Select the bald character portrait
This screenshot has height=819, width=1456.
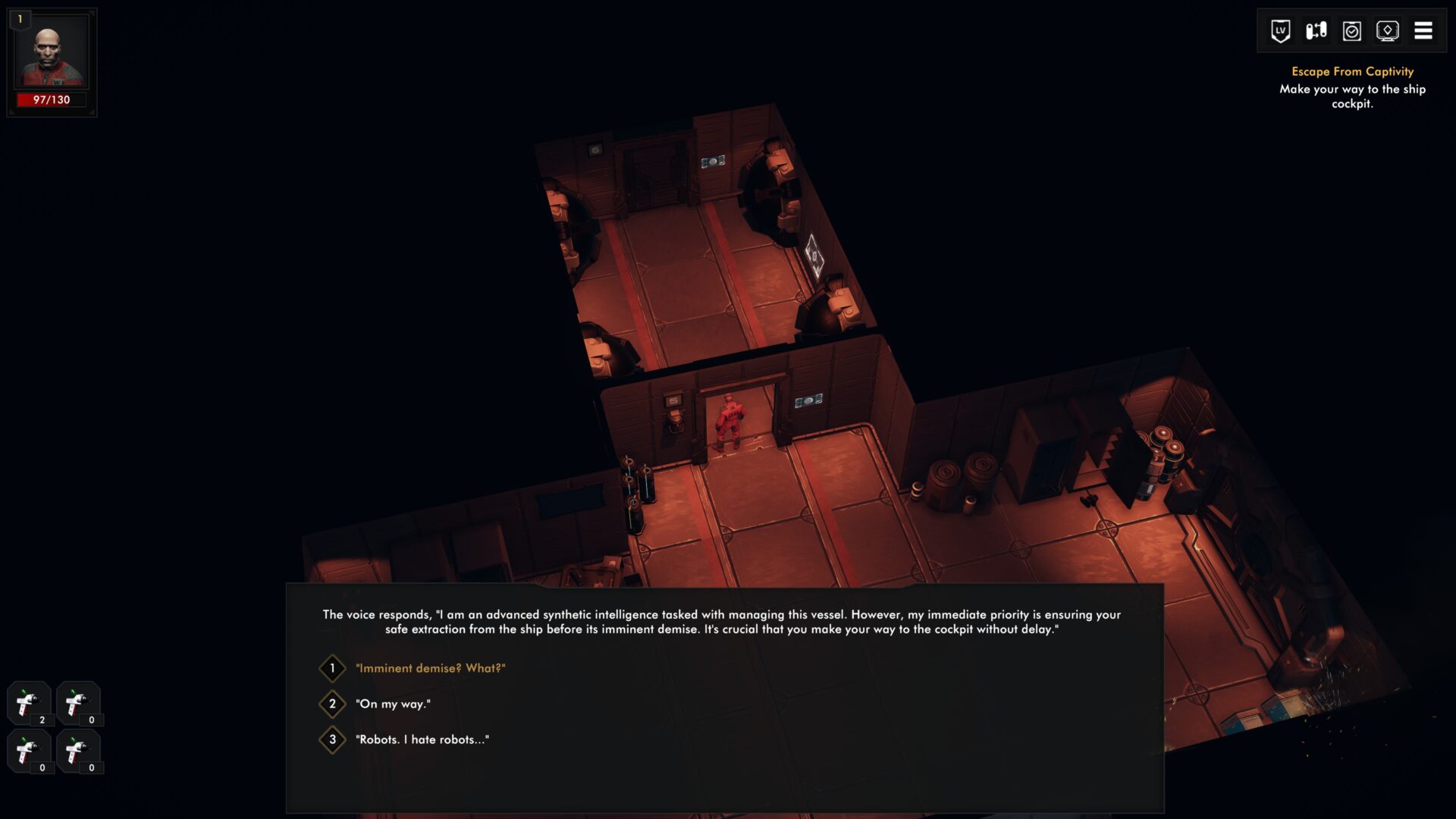click(x=52, y=55)
